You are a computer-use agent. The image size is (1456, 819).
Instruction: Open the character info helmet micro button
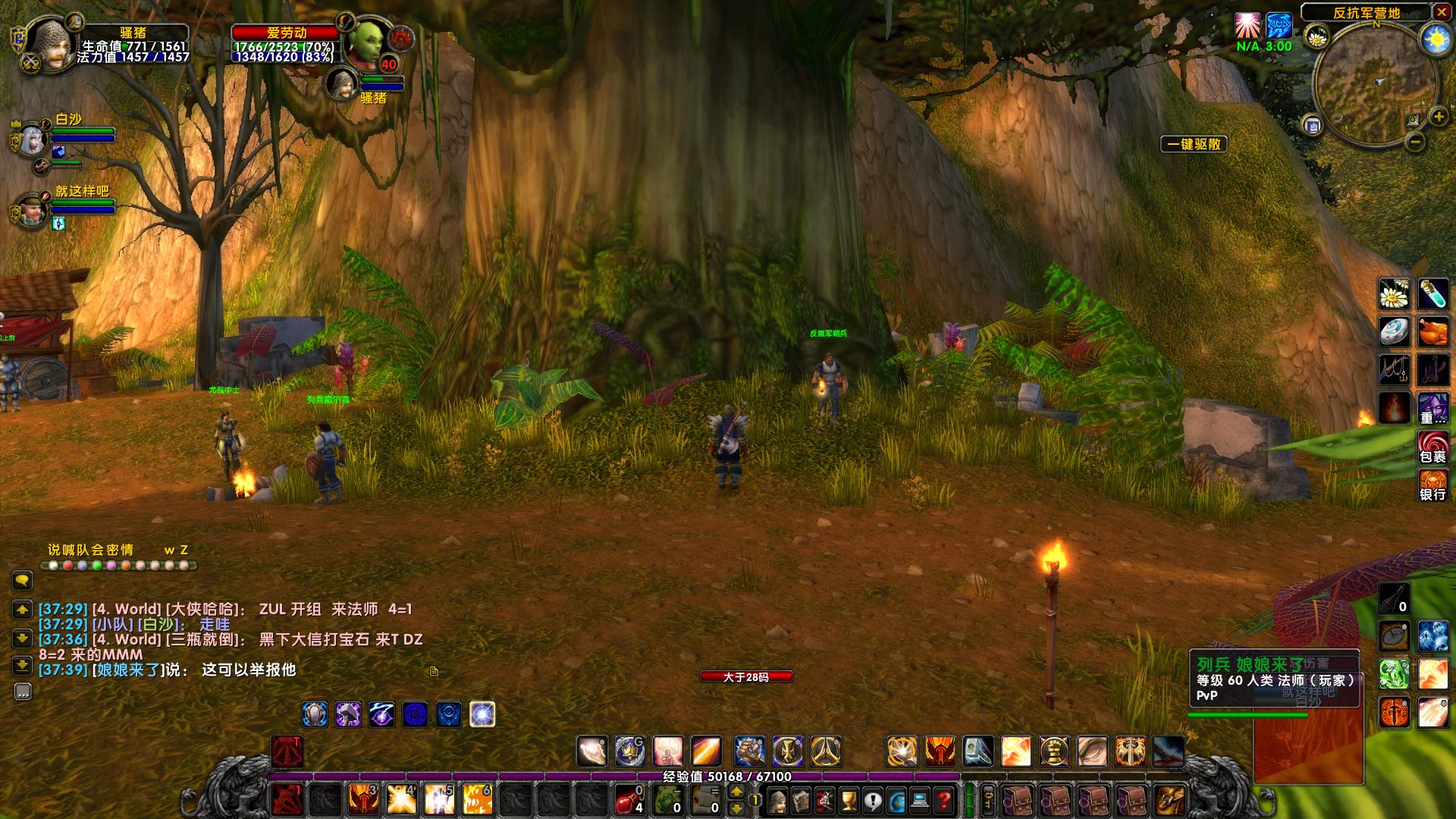(x=777, y=800)
